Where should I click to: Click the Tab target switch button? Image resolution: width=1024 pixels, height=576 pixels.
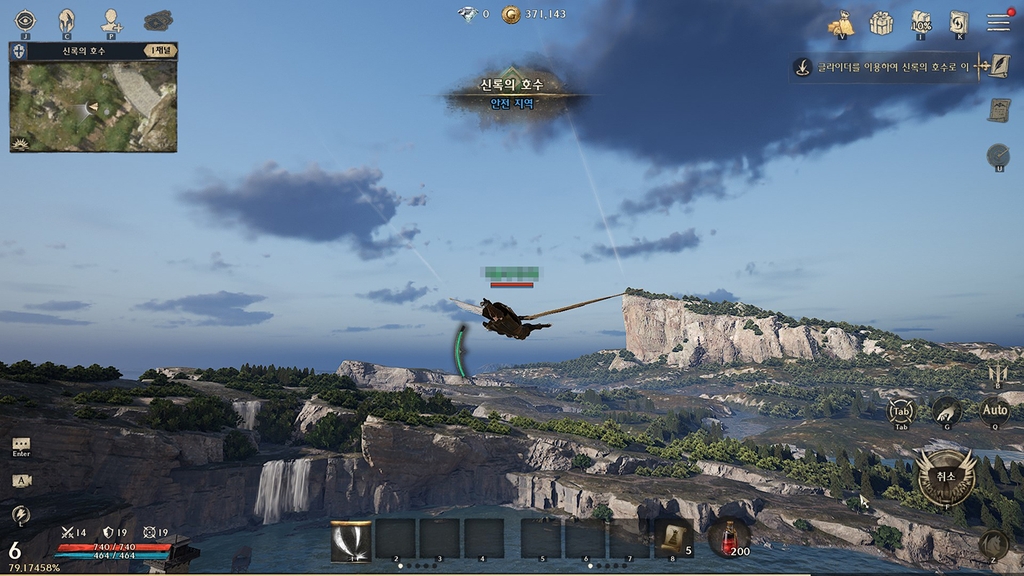(901, 411)
